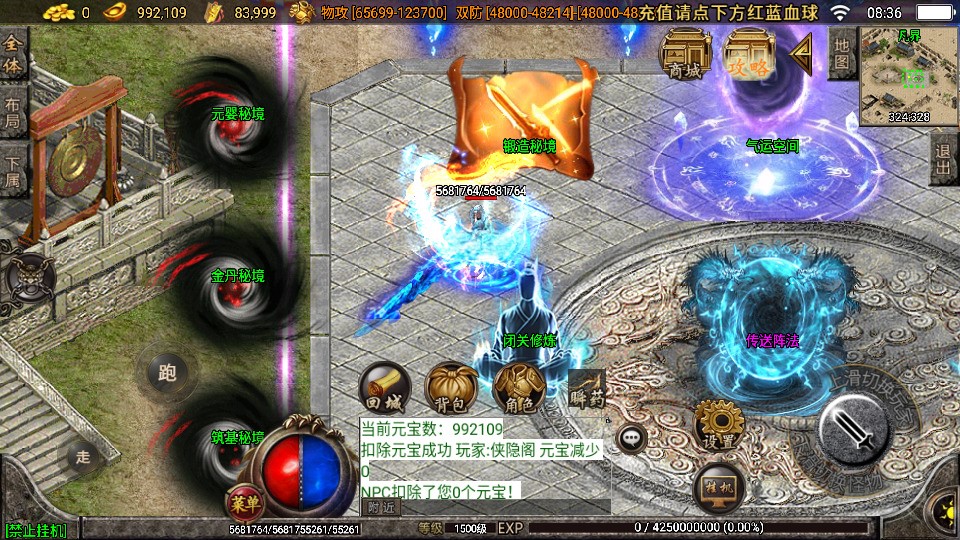Select the 全体 tab on the left edge
This screenshot has height=540, width=960.
[x=13, y=55]
